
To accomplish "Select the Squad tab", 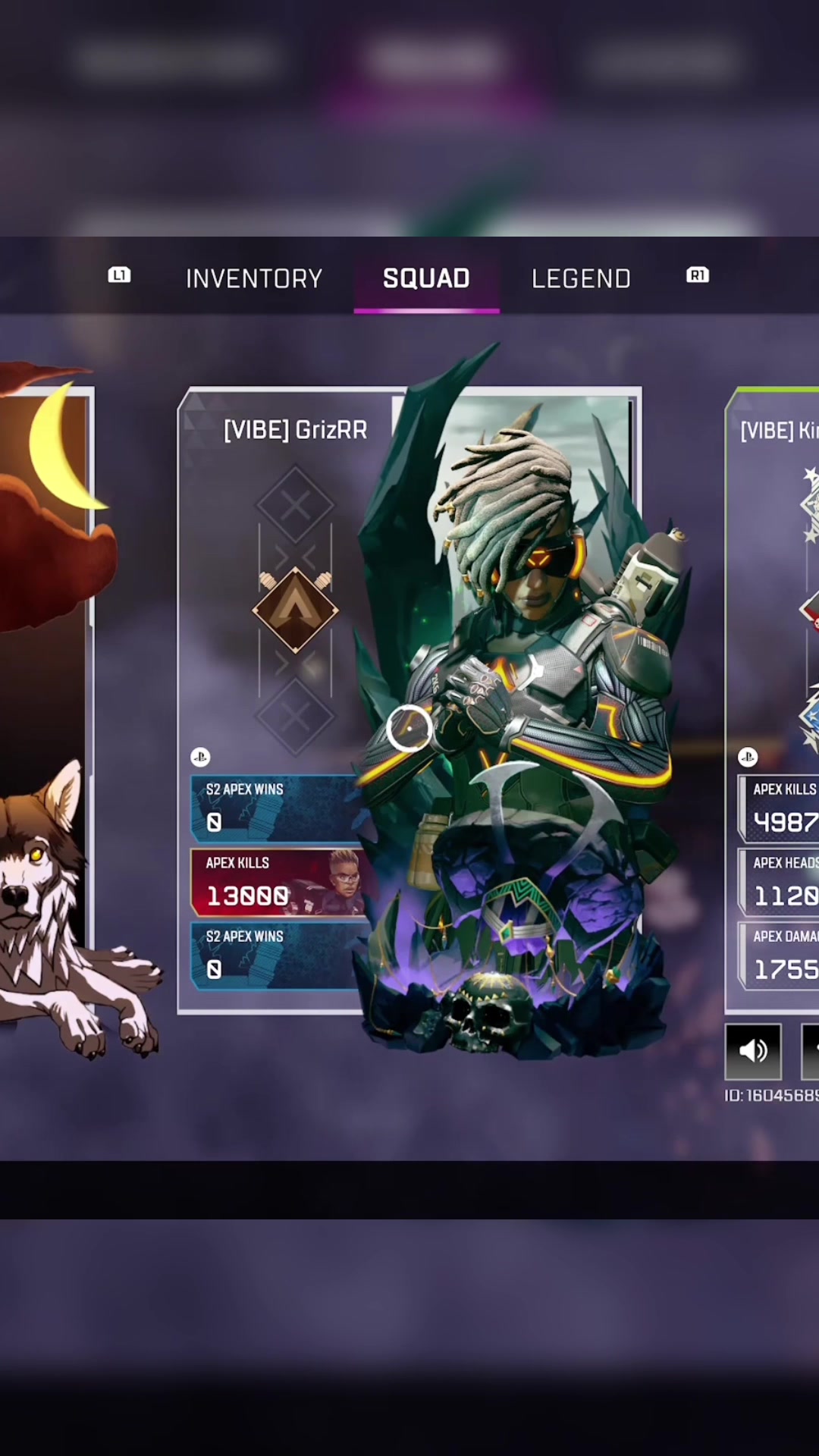I will pos(426,278).
